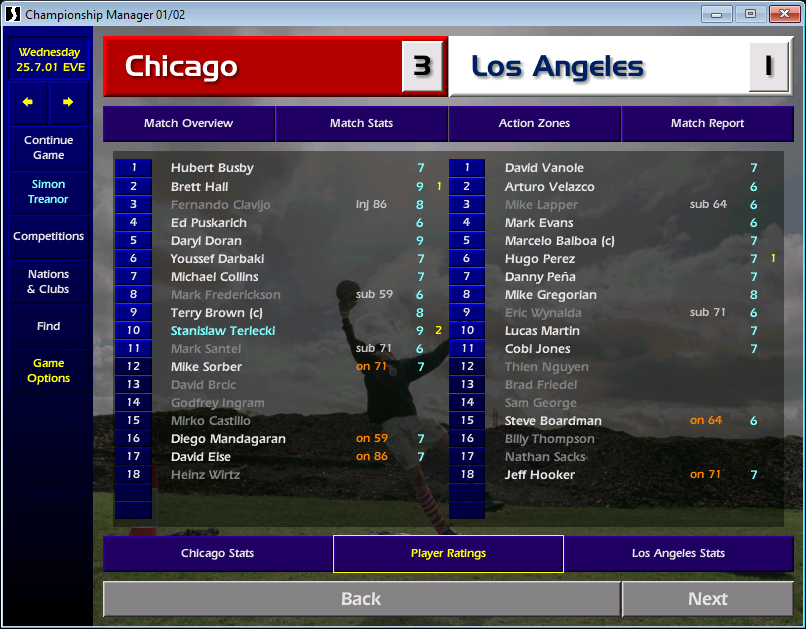
Task: Select Los Angeles player Cobi Jones
Action: 537,349
